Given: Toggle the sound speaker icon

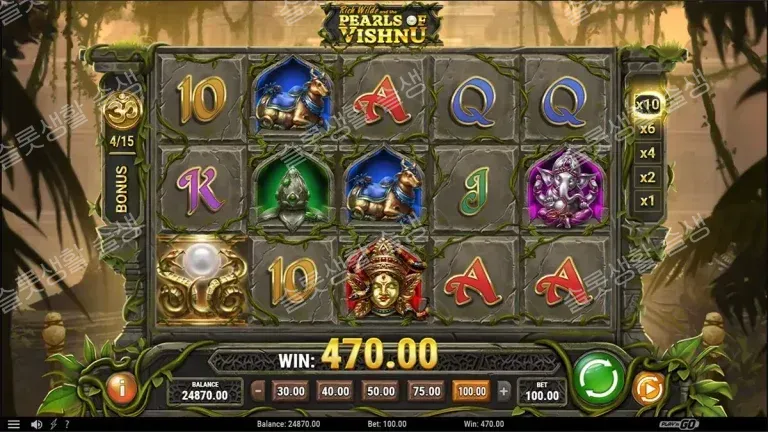Looking at the screenshot, I should (x=37, y=424).
